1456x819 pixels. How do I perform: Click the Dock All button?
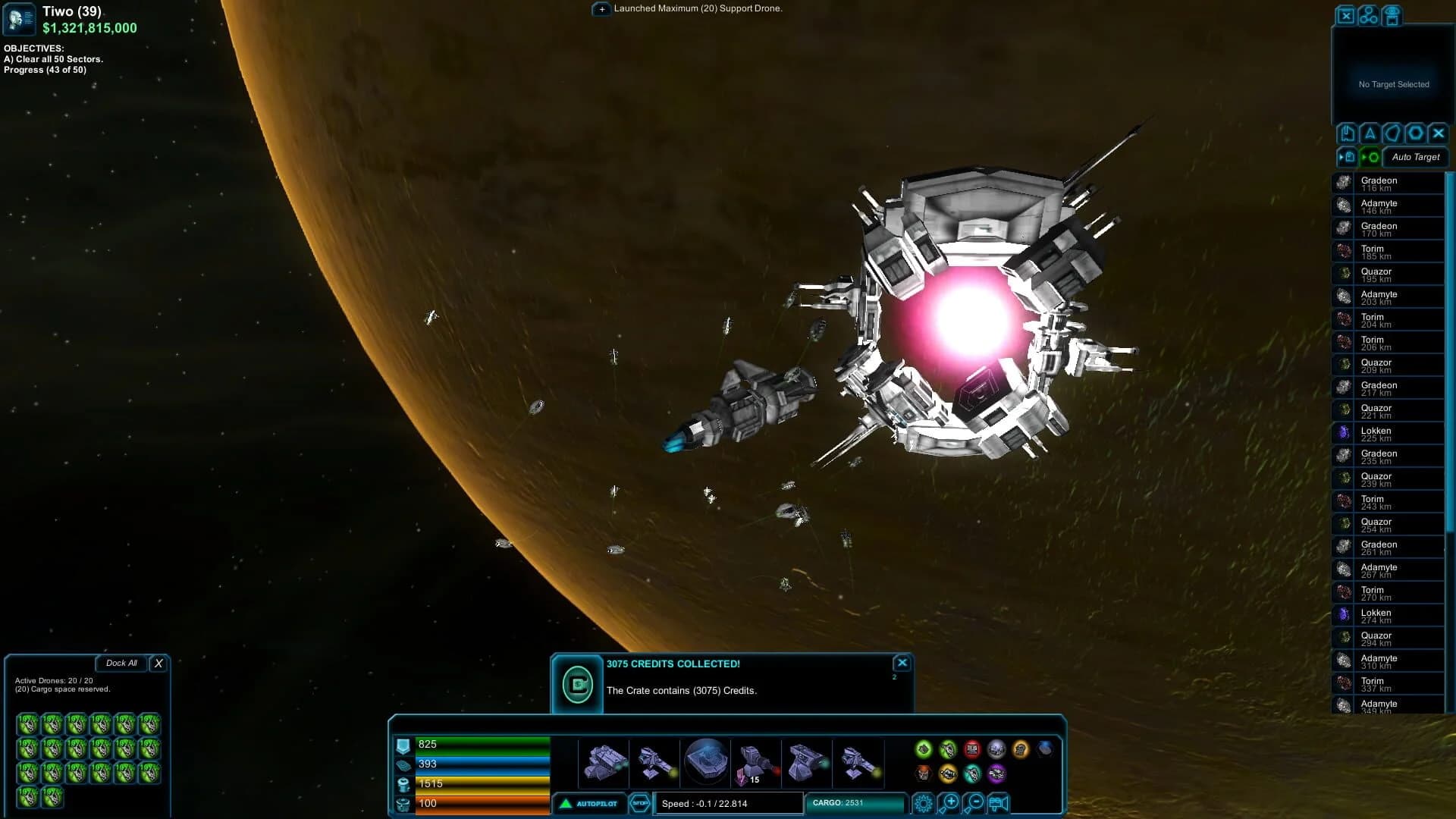coord(121,663)
